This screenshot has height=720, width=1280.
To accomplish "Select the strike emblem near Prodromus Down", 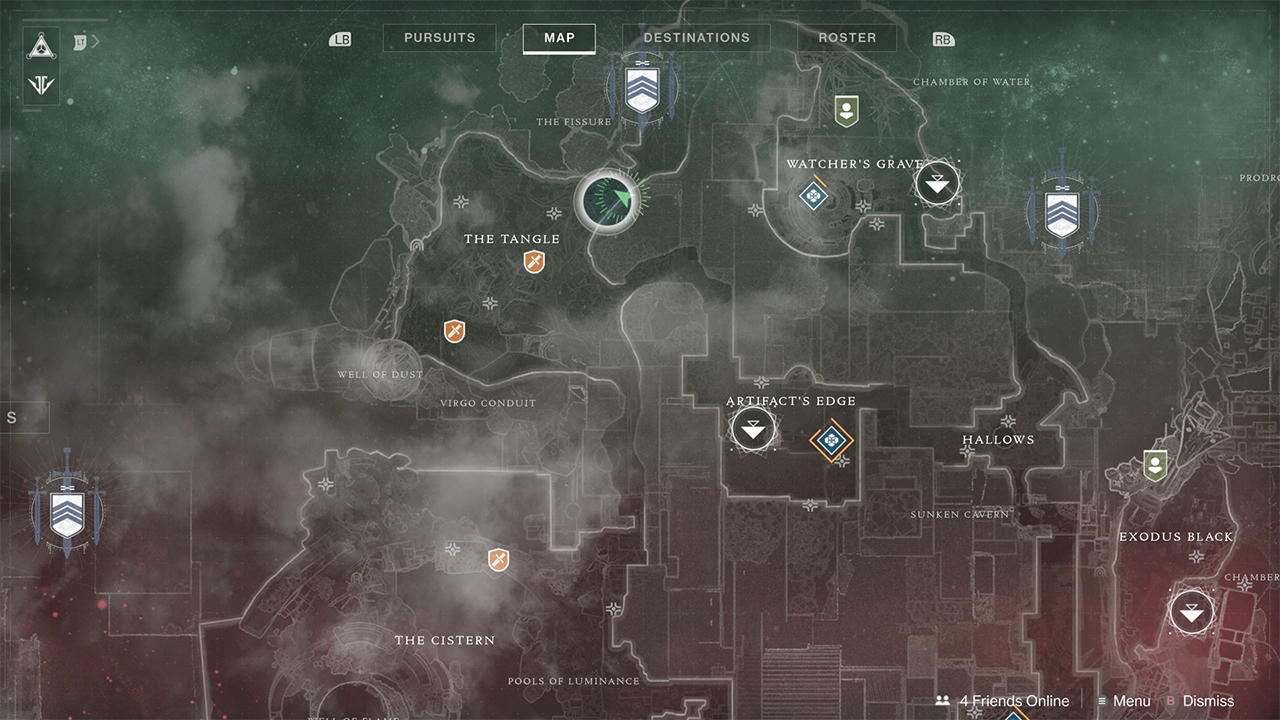I will 1062,211.
